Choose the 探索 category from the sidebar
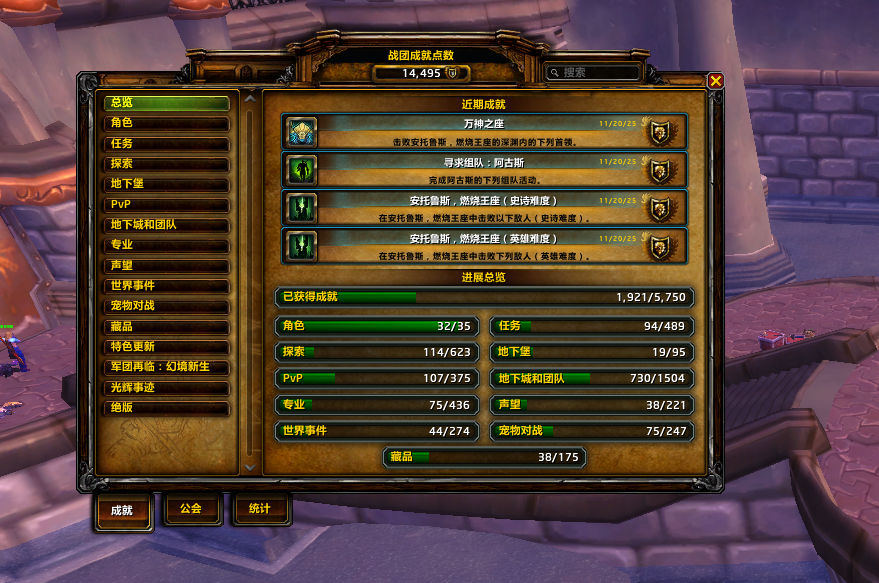 (x=167, y=164)
